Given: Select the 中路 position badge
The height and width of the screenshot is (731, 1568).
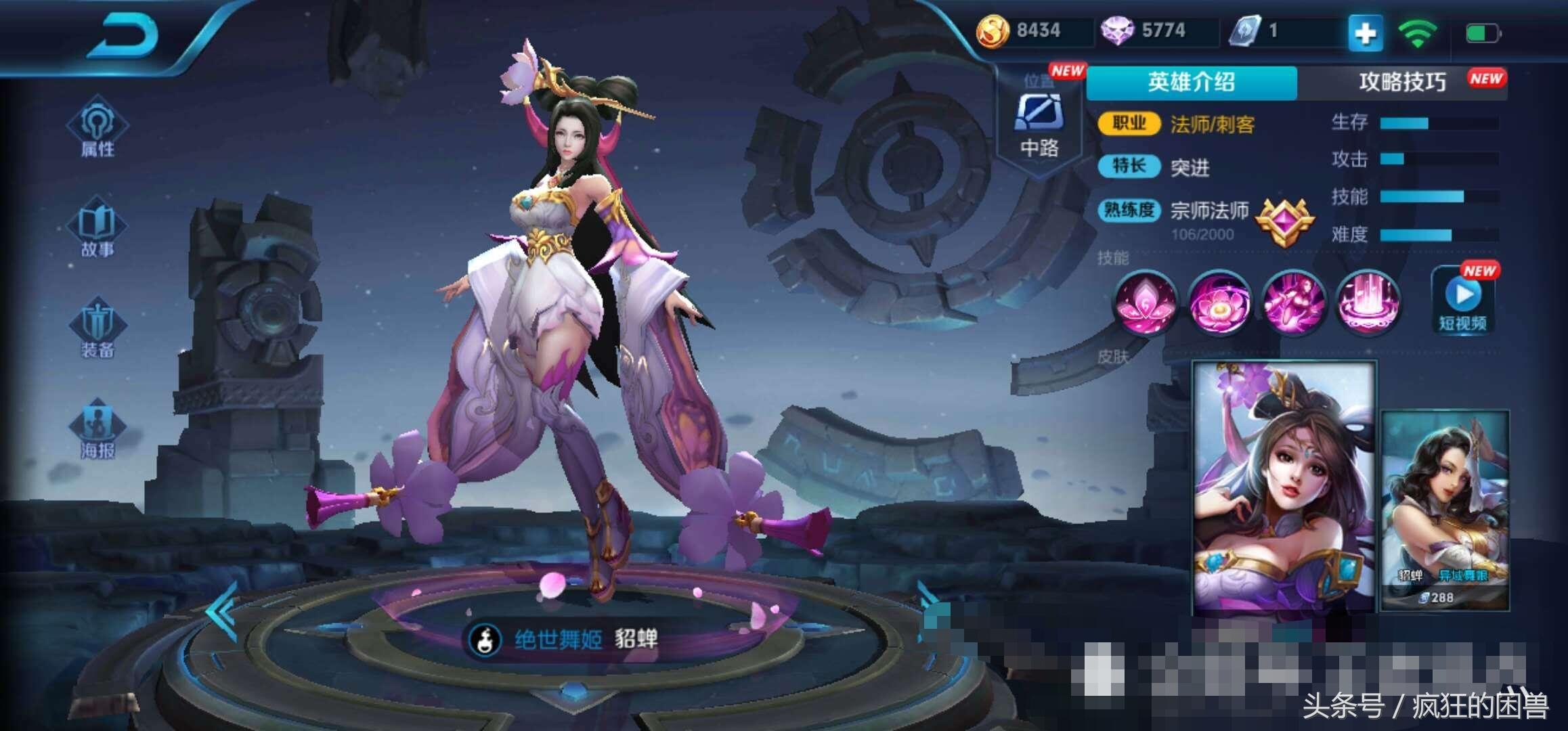Looking at the screenshot, I should (1039, 125).
